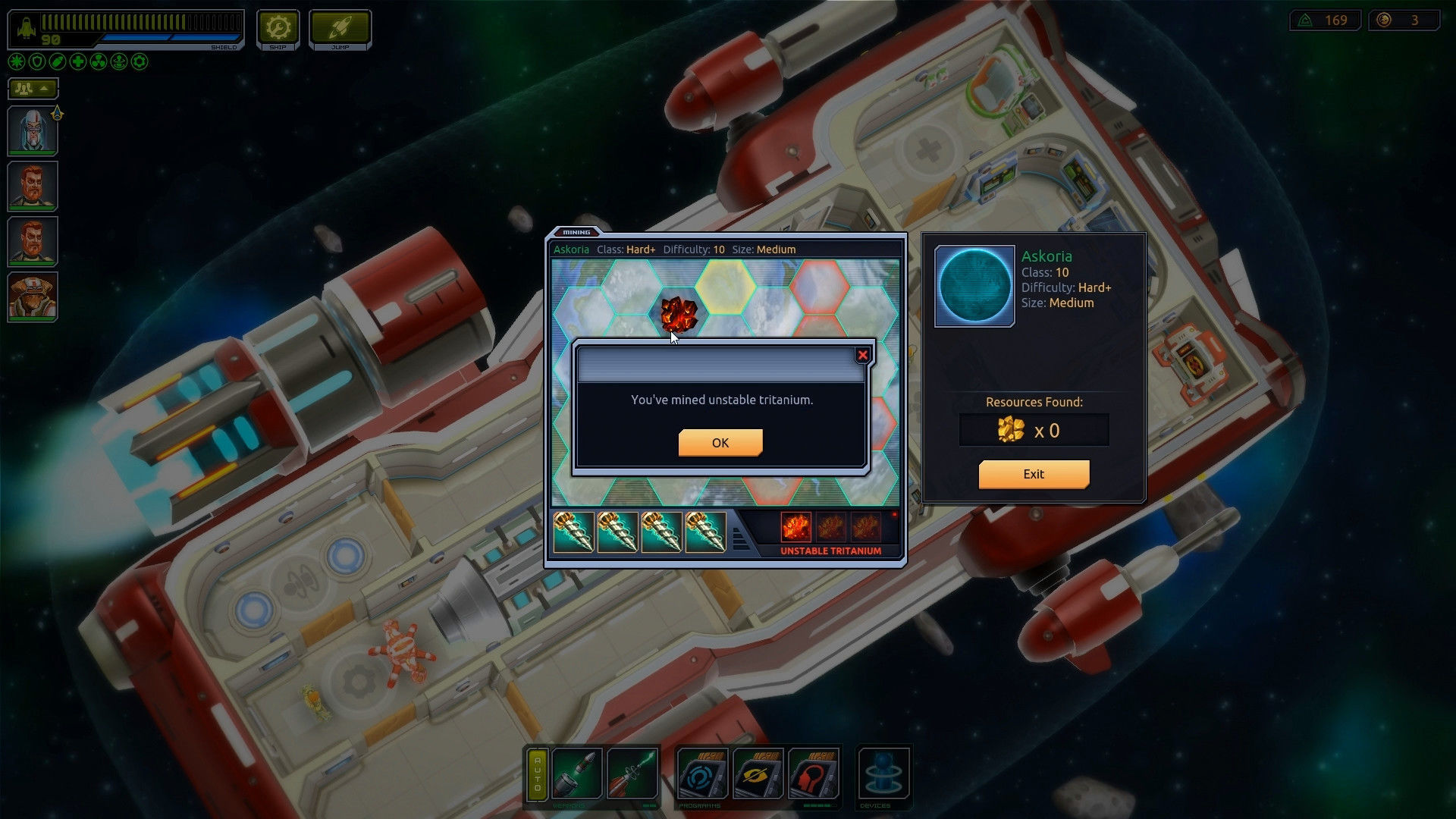The width and height of the screenshot is (1456, 819).
Task: Exit the Askoria mining panel
Action: (x=1033, y=474)
